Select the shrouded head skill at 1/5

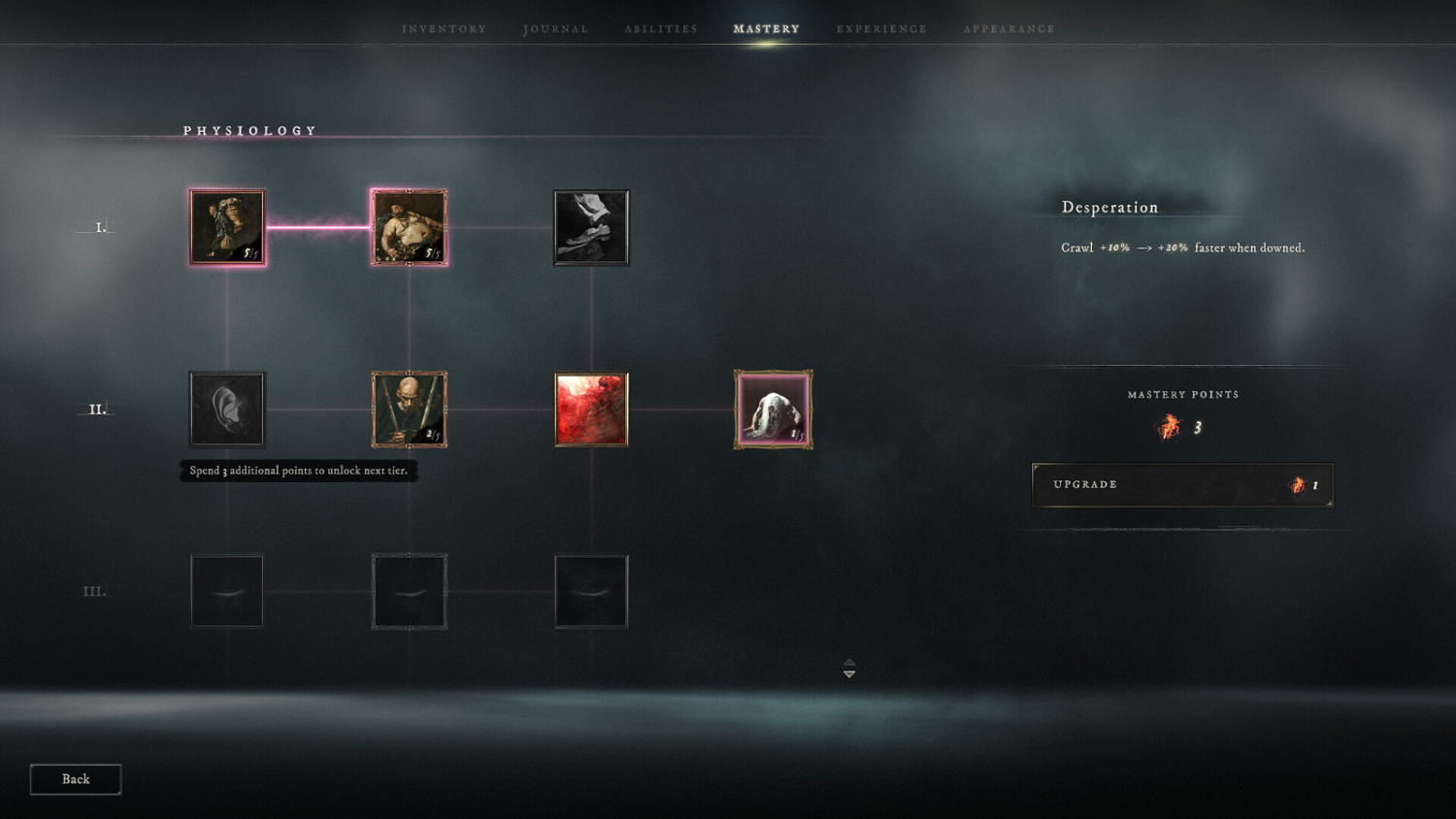[x=773, y=409]
